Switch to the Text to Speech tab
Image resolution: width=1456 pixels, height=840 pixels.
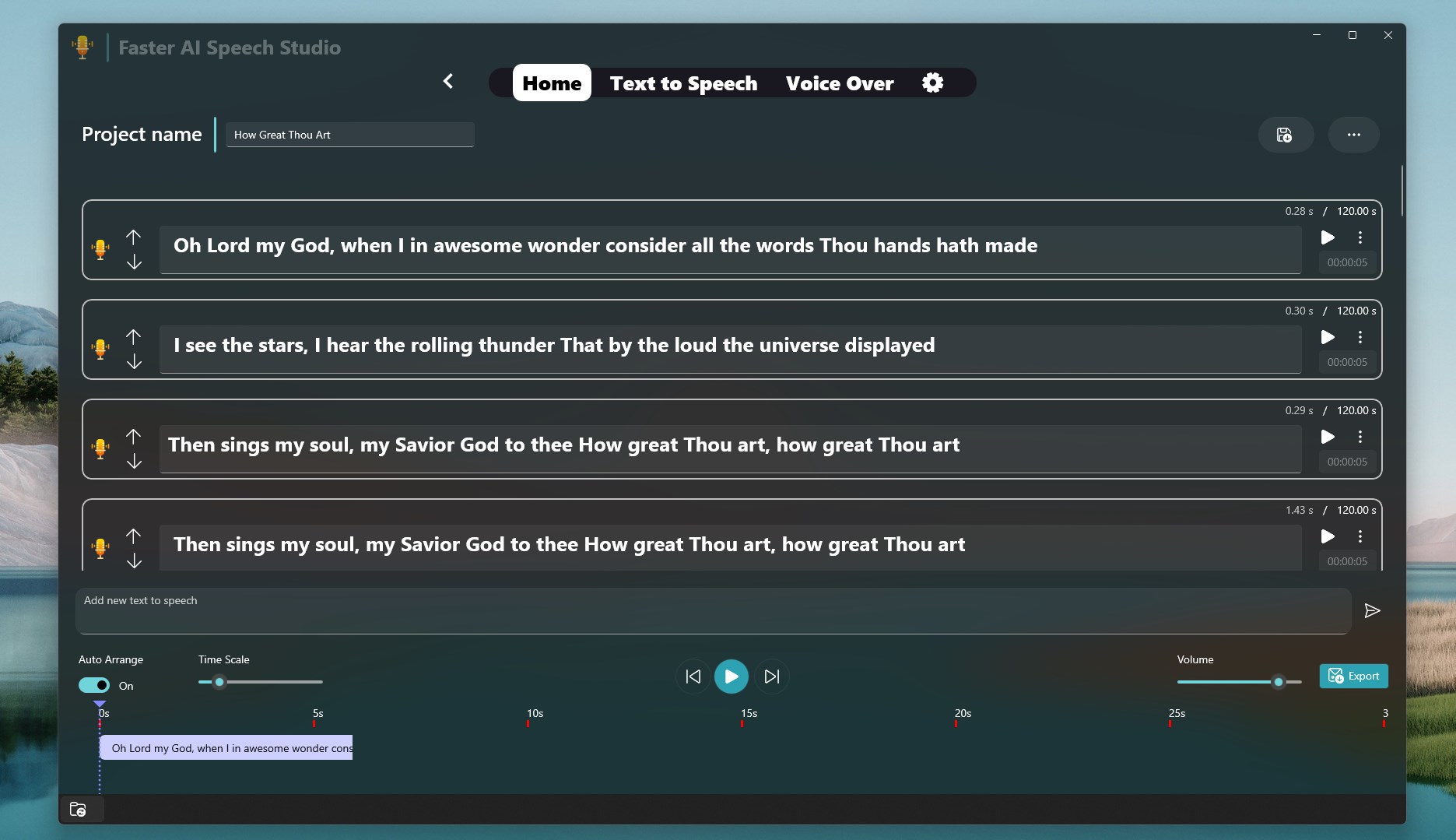point(683,83)
